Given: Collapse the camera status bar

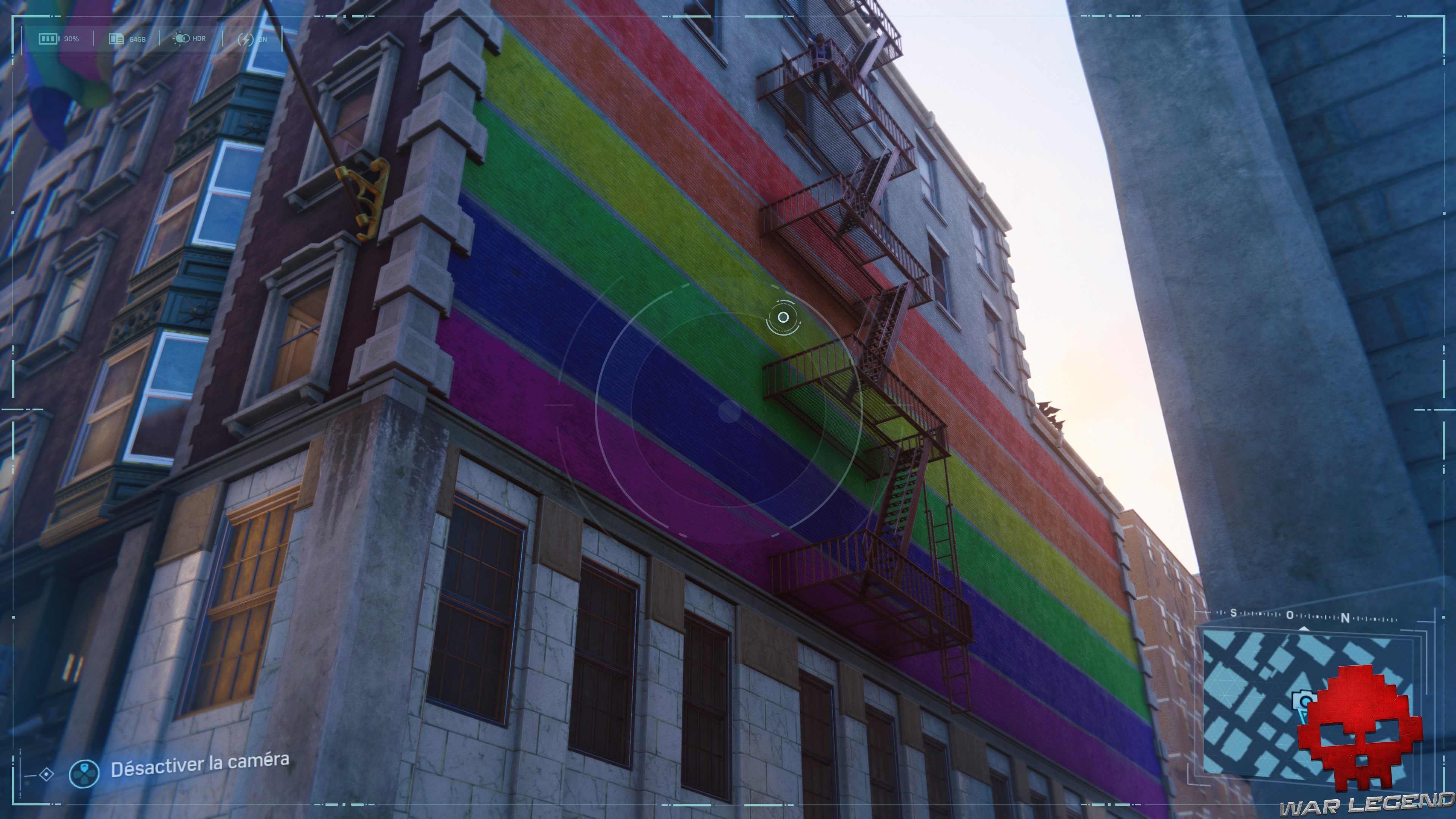Looking at the screenshot, I should pyautogui.click(x=152, y=39).
